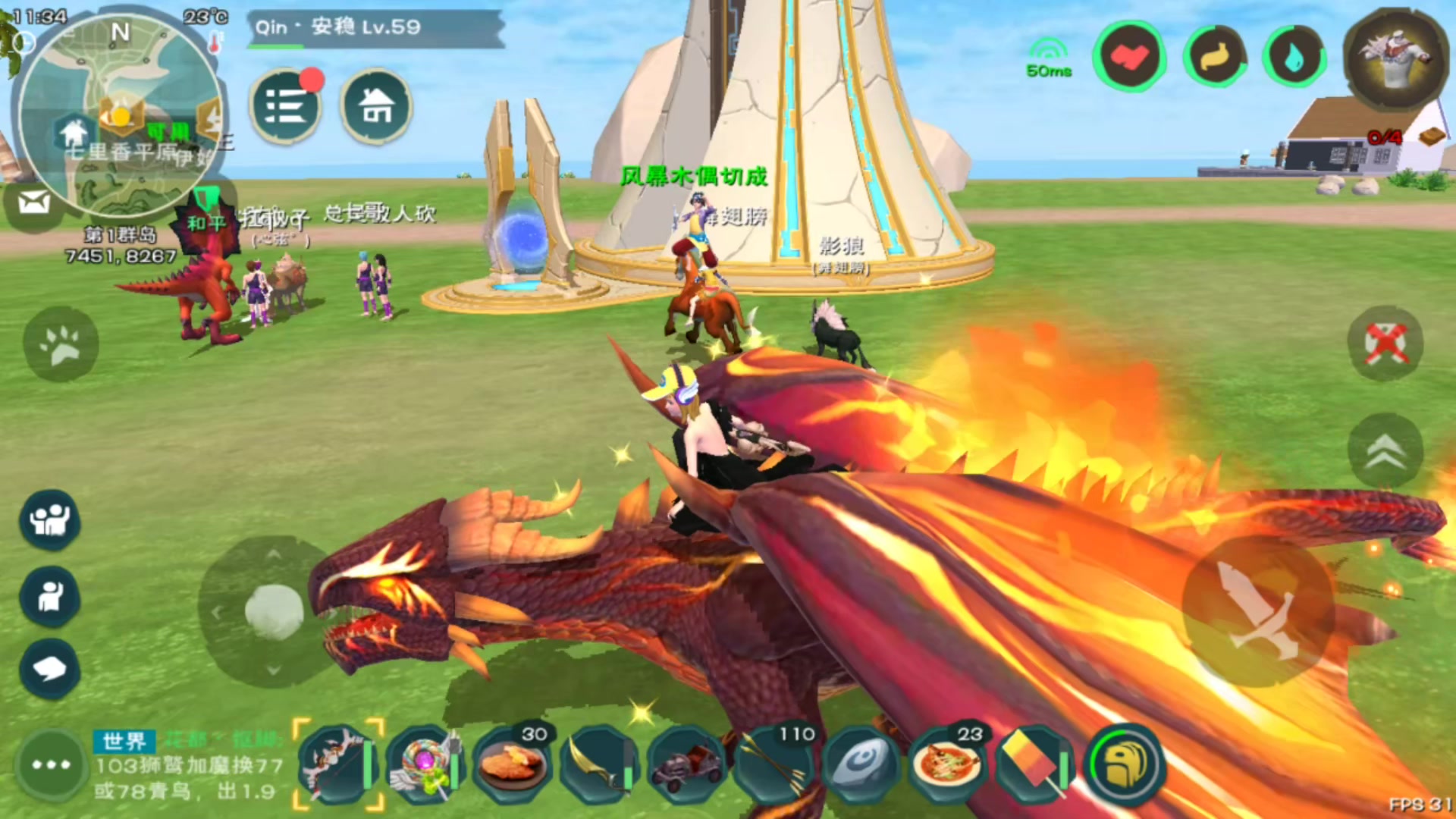Select the lollipop staff hotbar slot
Viewport: 1456px width, 819px height.
point(425,764)
